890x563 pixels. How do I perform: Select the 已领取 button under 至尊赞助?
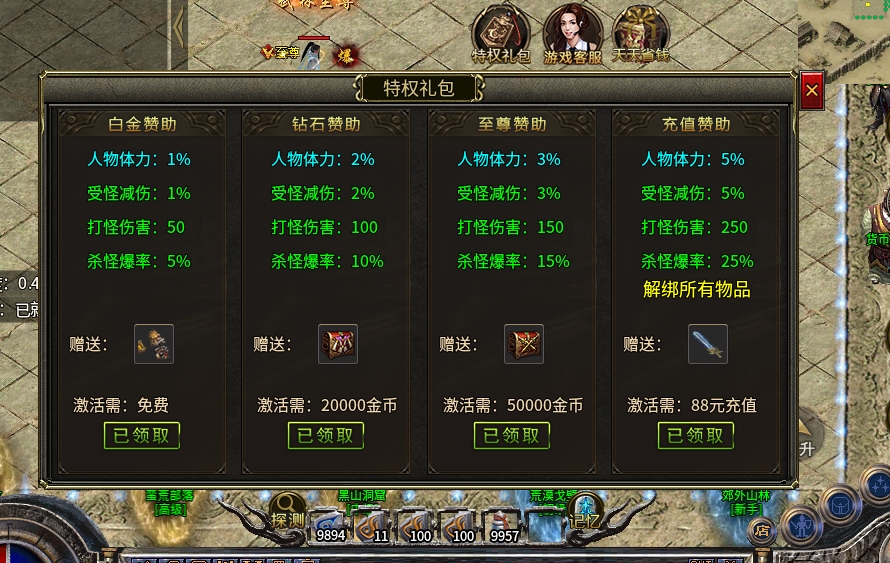pyautogui.click(x=512, y=435)
